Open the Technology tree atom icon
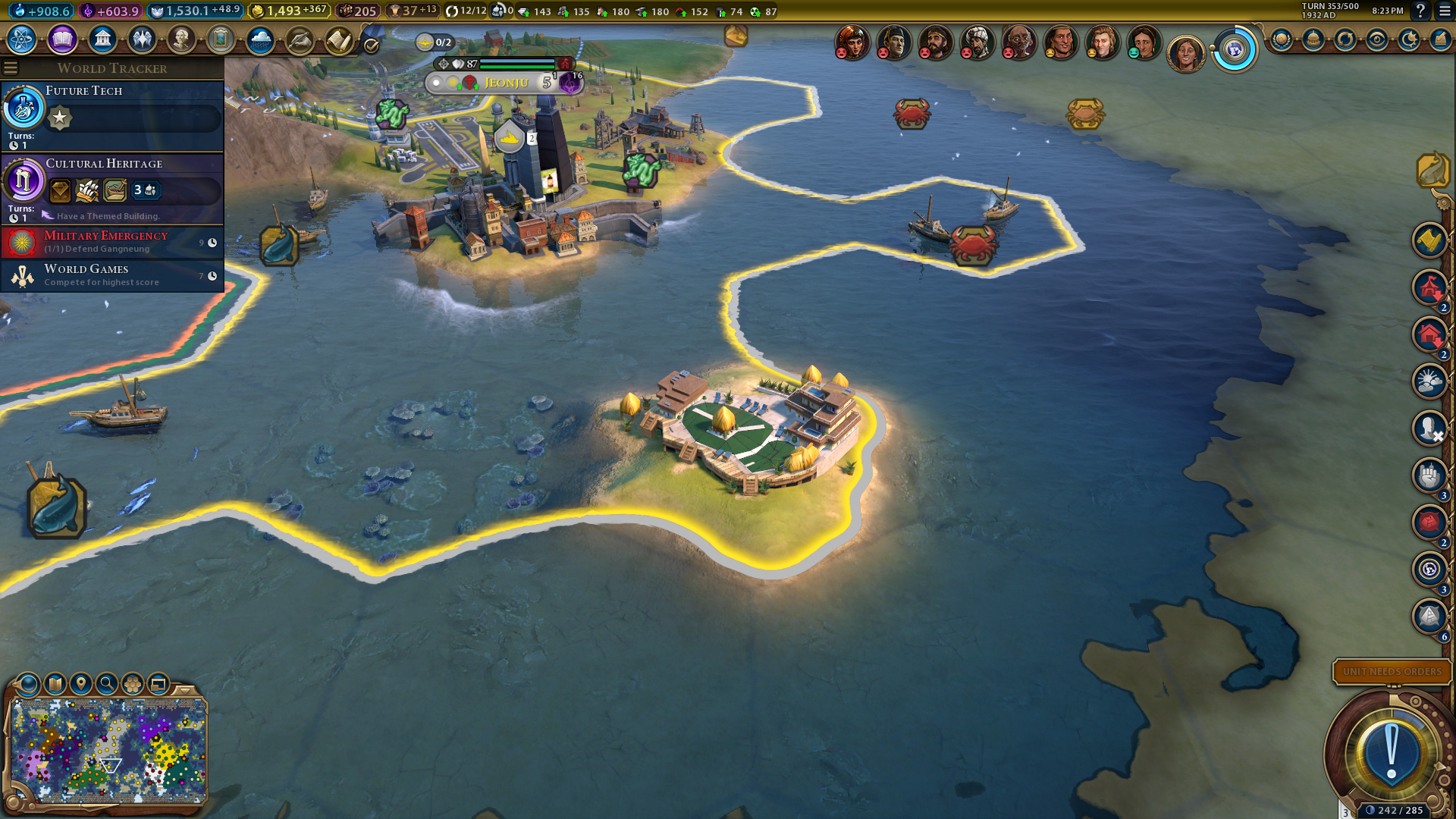Viewport: 1456px width, 819px height. (x=22, y=39)
